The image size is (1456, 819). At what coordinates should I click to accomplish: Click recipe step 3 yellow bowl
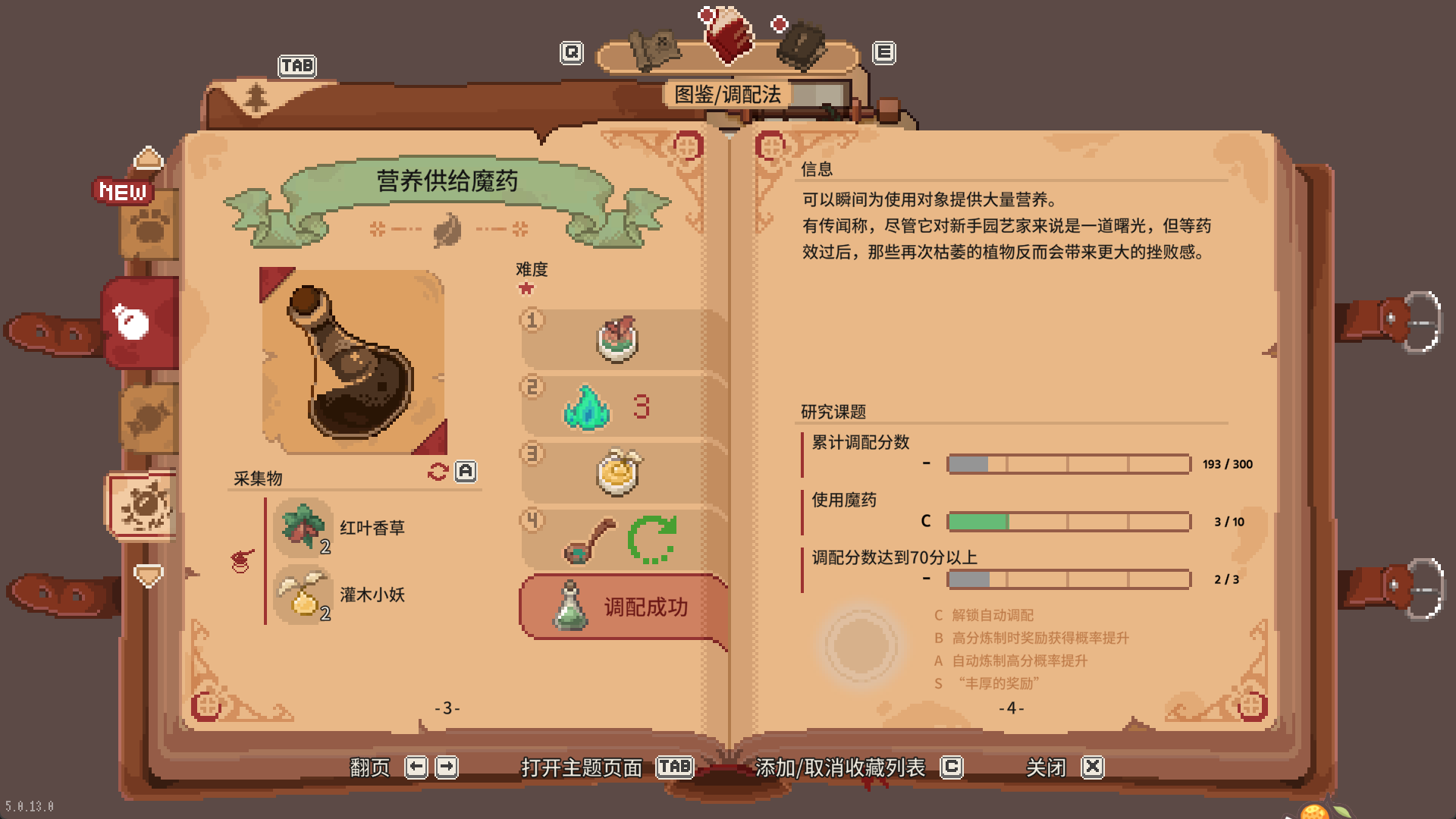tap(619, 472)
